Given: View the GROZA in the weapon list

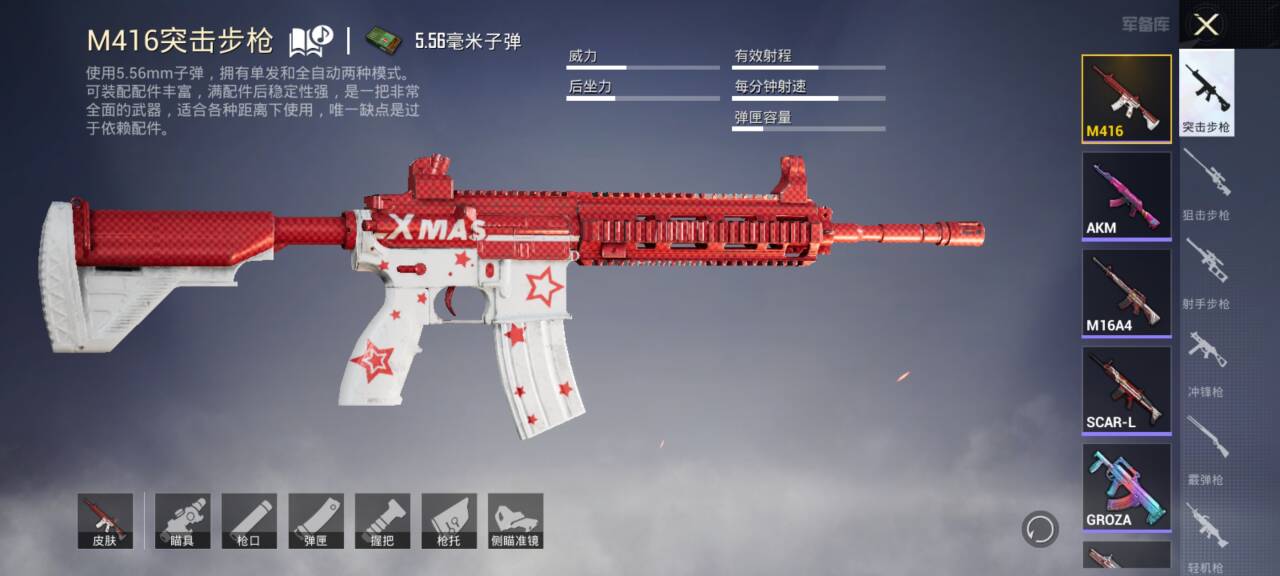Looking at the screenshot, I should (x=1126, y=486).
